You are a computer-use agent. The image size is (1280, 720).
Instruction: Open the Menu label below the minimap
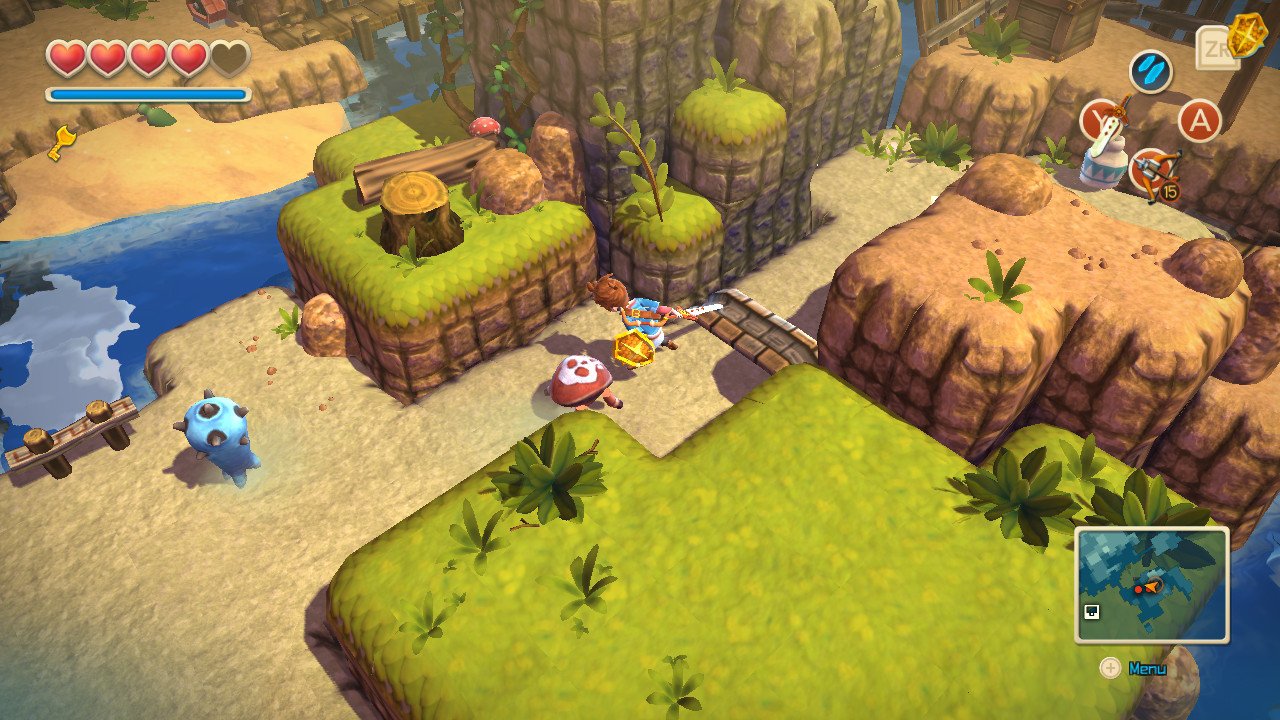pyautogui.click(x=1147, y=668)
